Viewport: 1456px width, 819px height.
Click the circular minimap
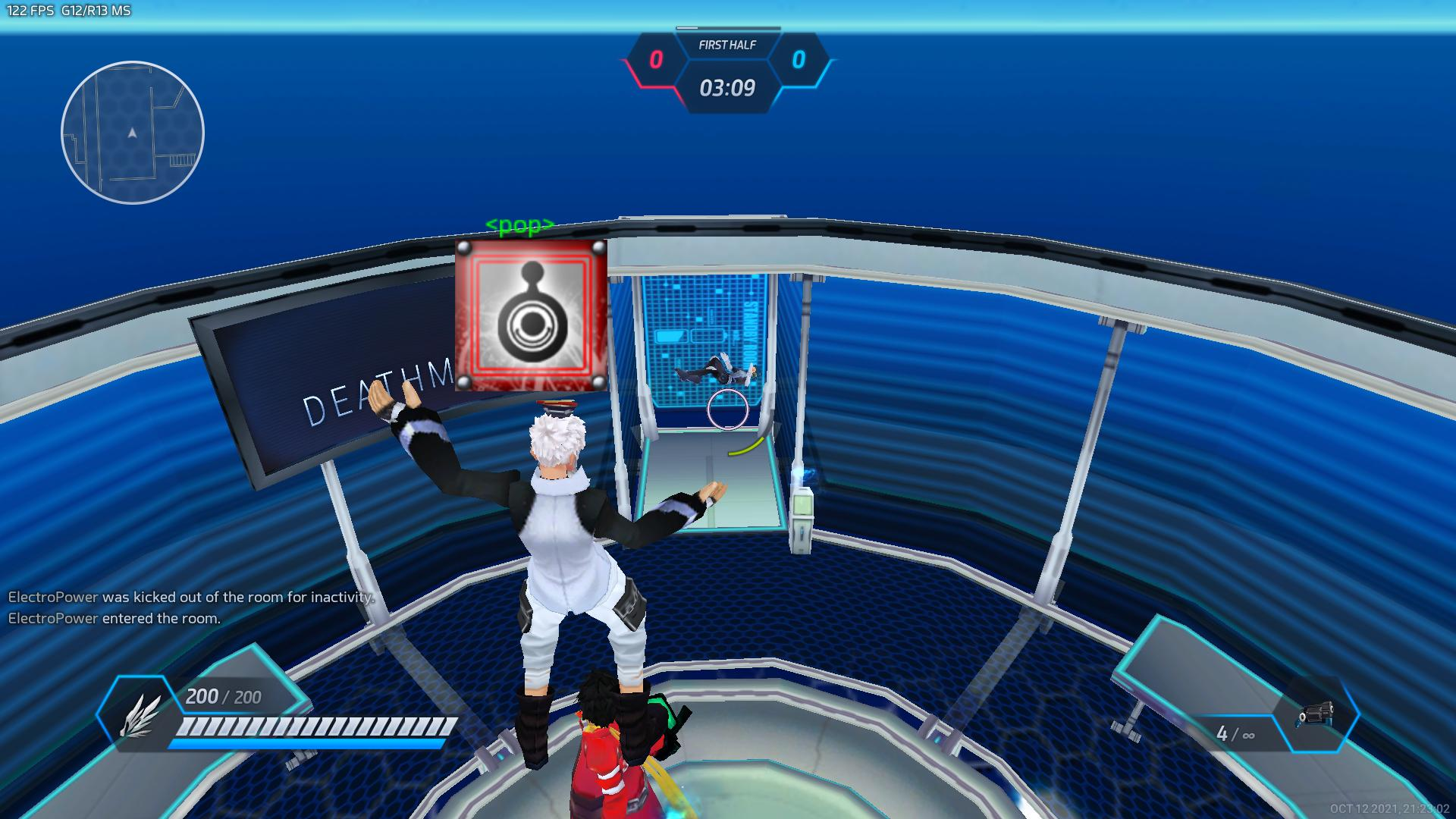tap(133, 133)
